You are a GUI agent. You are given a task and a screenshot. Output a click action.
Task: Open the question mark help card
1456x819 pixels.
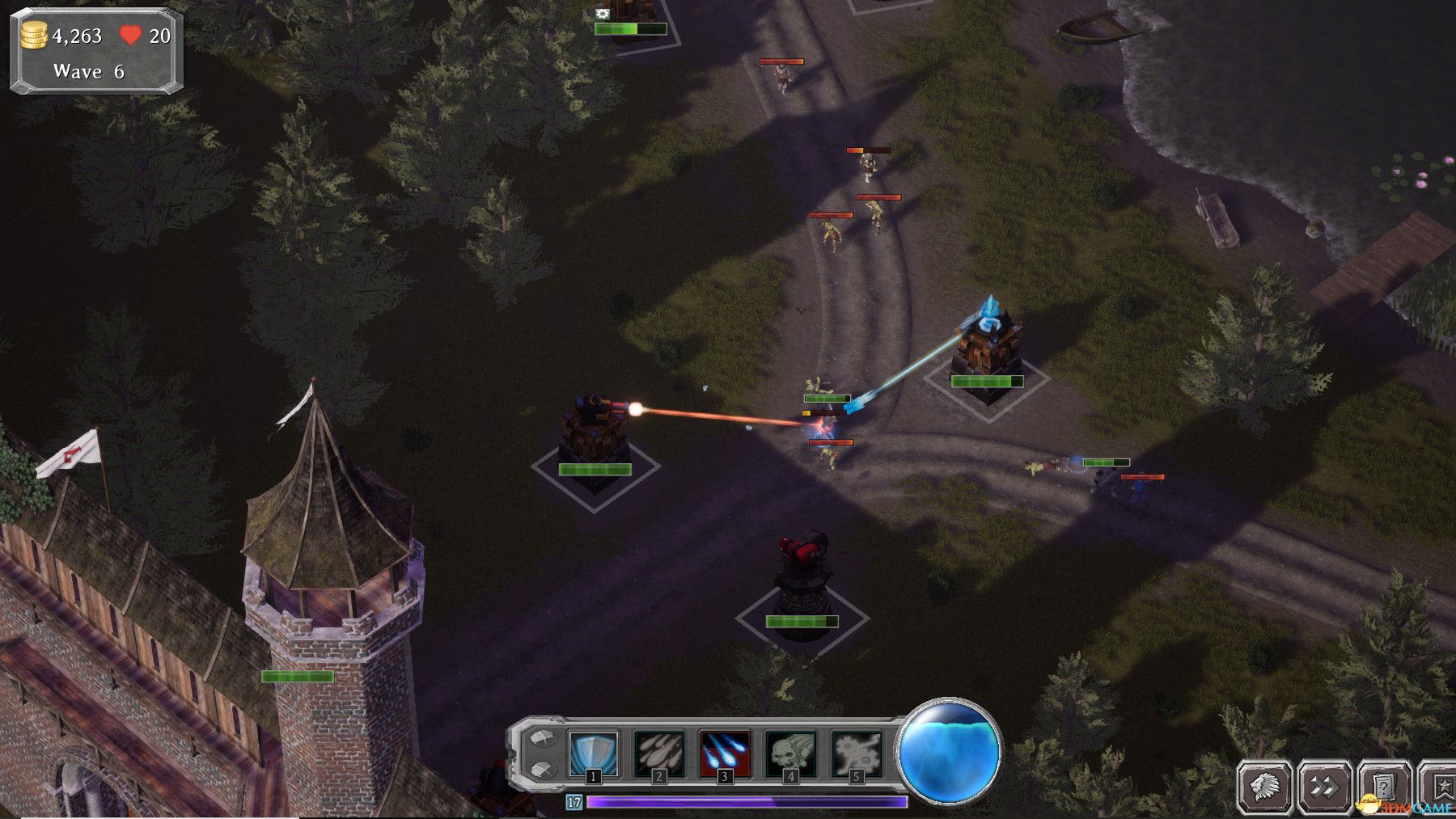(1383, 786)
